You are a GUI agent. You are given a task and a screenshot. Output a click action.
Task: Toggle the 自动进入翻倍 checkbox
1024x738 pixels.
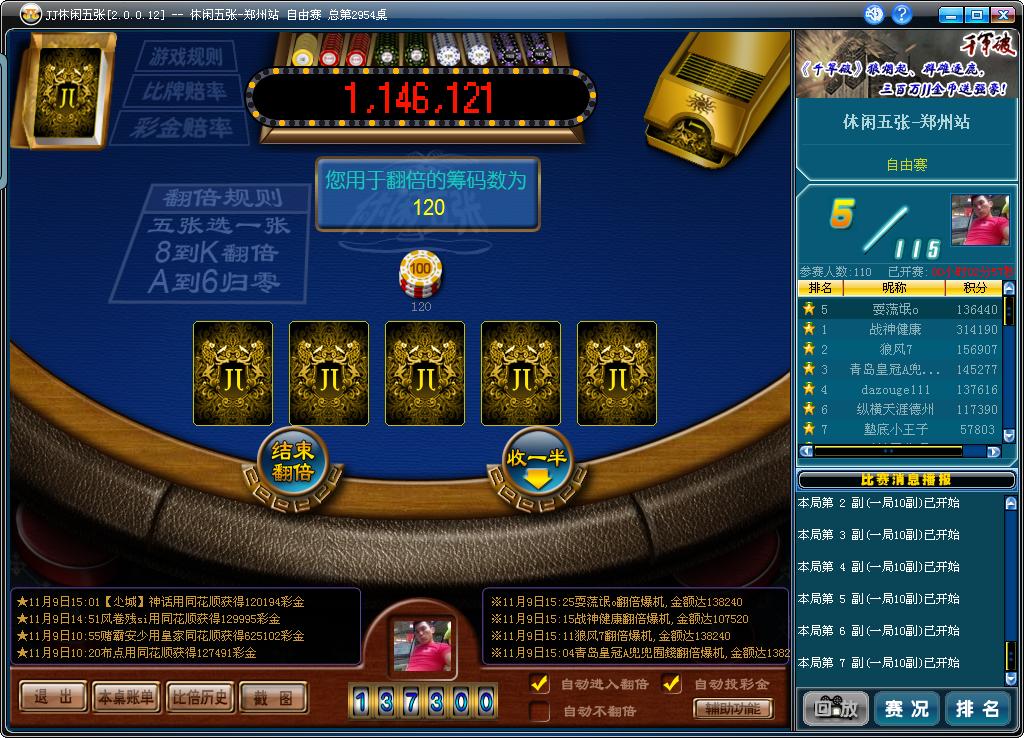(540, 684)
